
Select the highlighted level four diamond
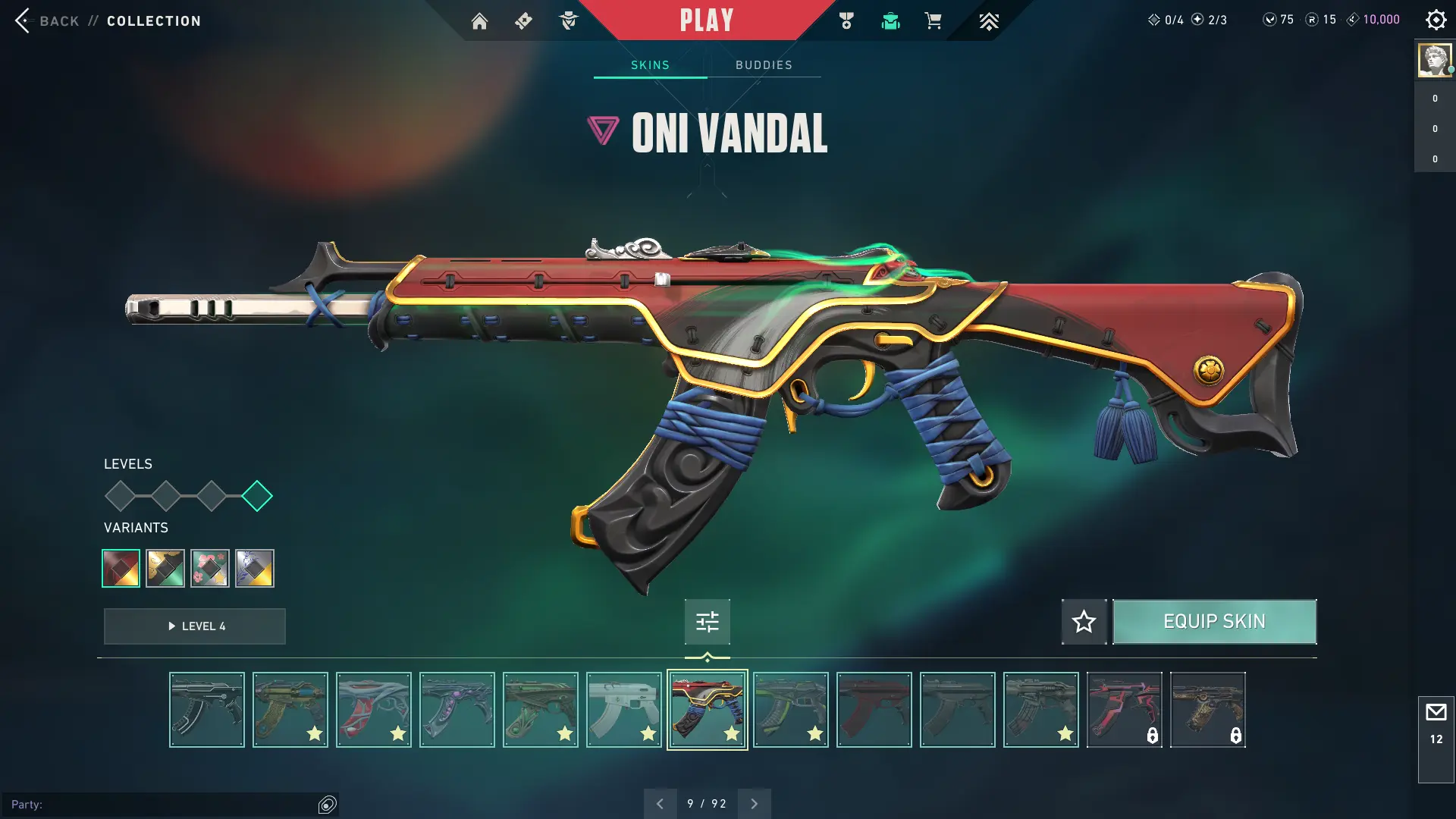[257, 496]
